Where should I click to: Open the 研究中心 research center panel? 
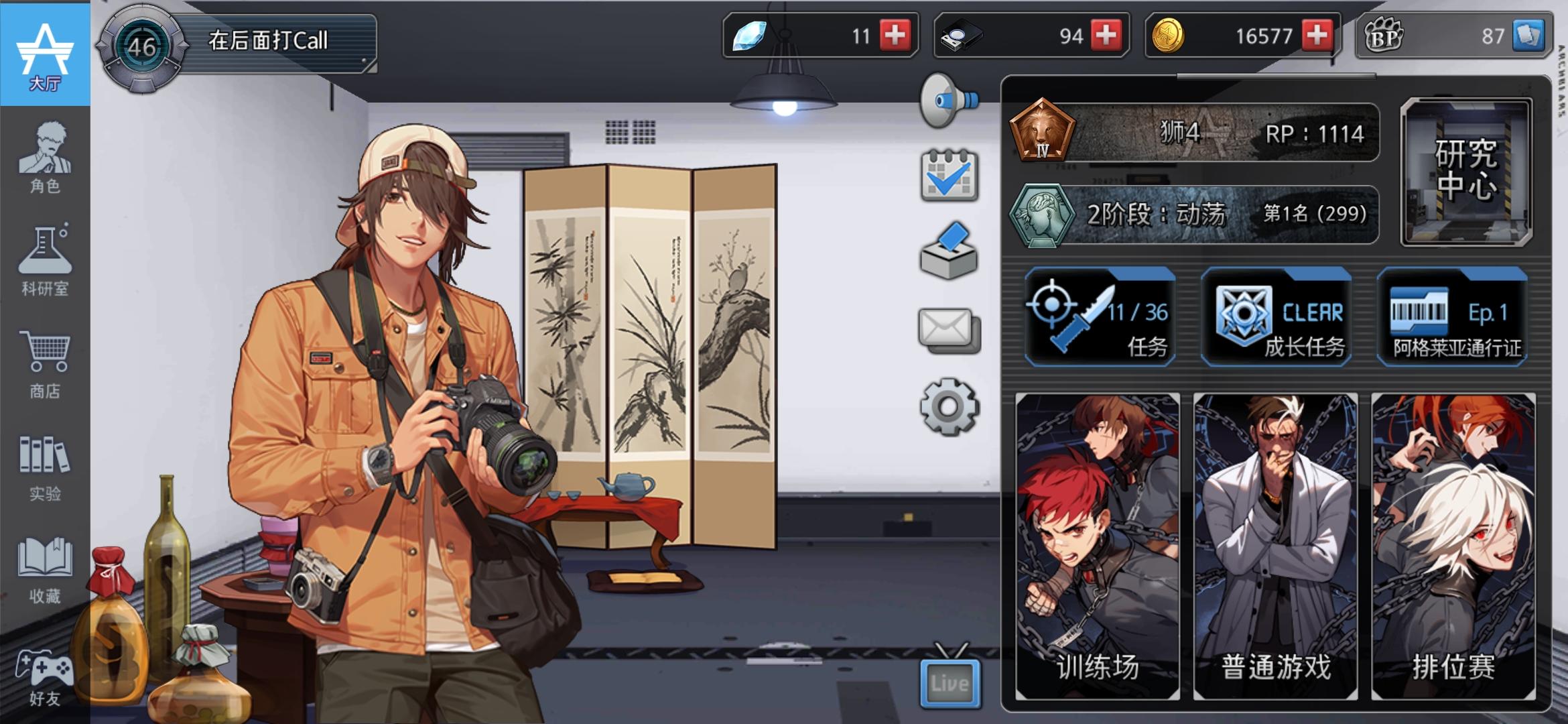(x=1465, y=171)
